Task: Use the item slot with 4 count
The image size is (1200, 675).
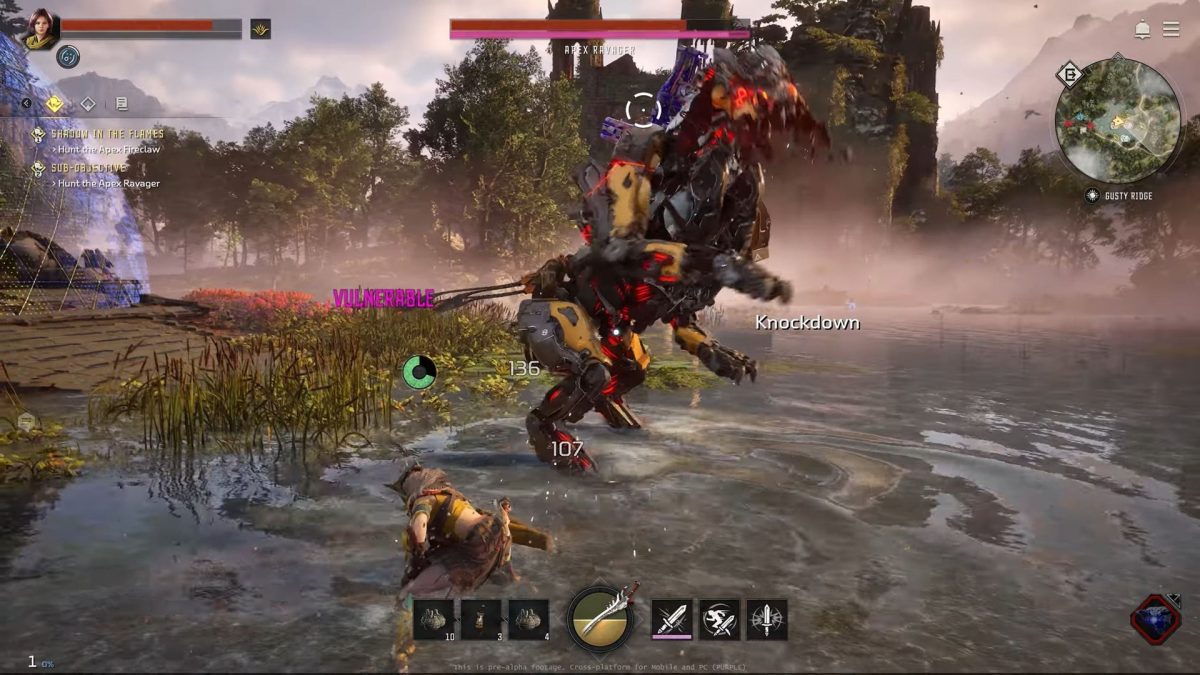Action: tap(528, 619)
